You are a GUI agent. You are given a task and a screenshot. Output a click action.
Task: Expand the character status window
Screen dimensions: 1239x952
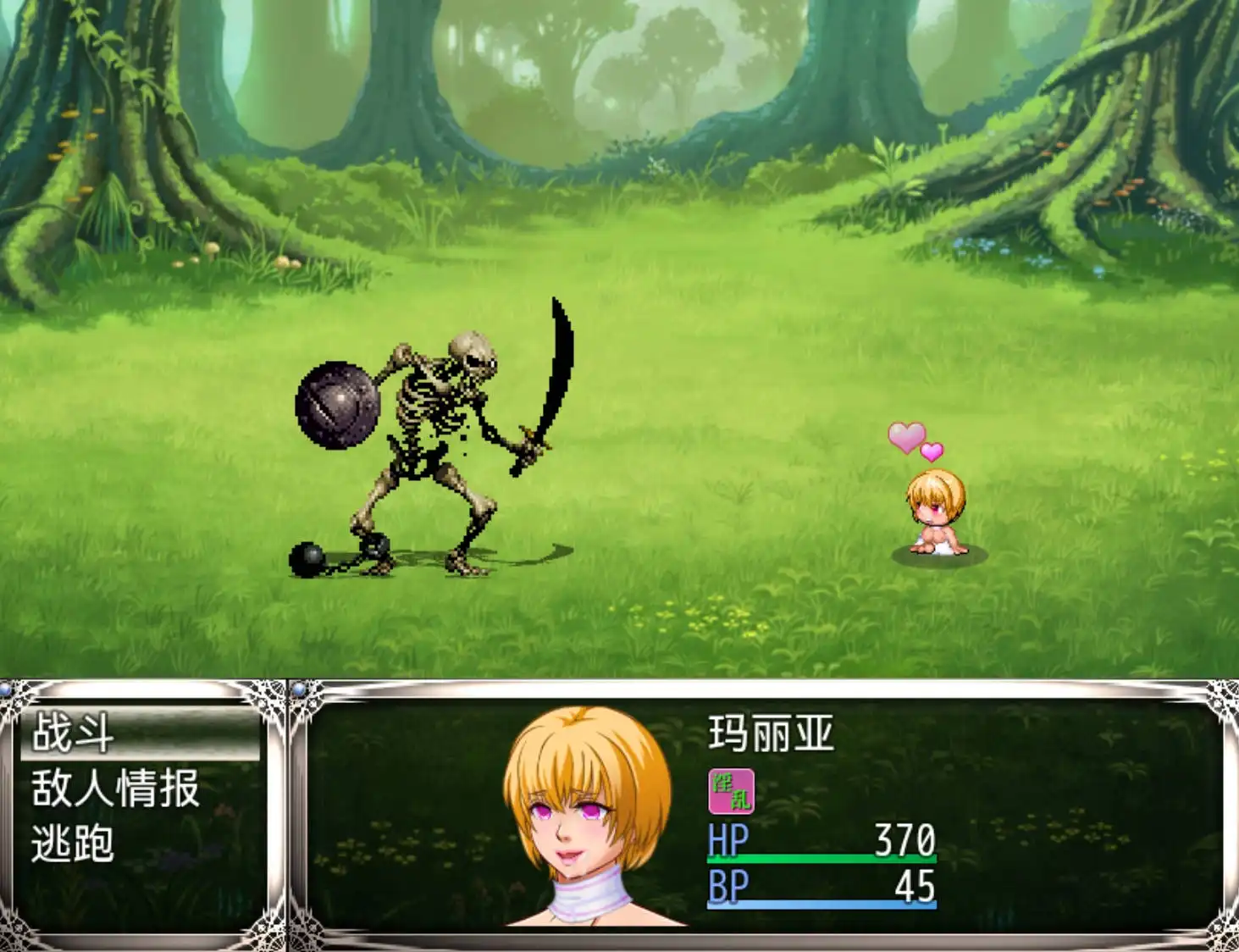(x=762, y=813)
